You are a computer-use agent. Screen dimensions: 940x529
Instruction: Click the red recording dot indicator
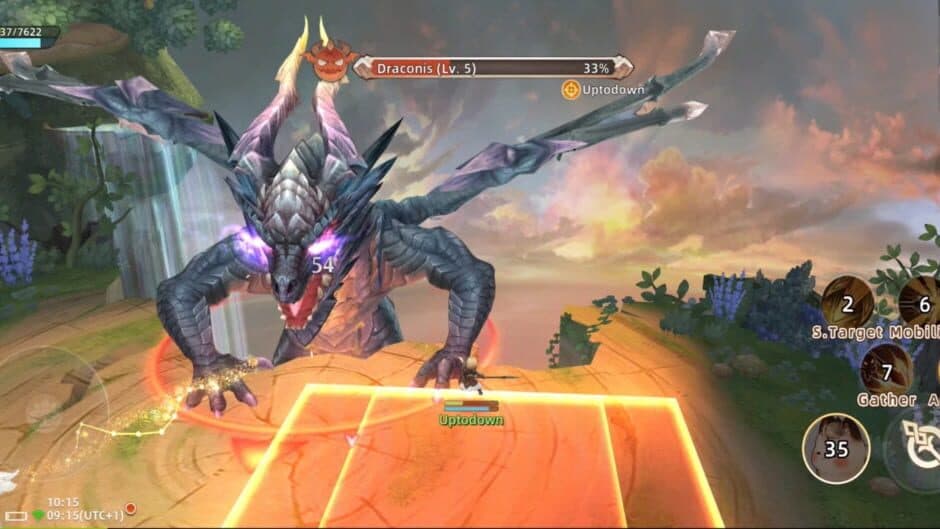tap(130, 508)
